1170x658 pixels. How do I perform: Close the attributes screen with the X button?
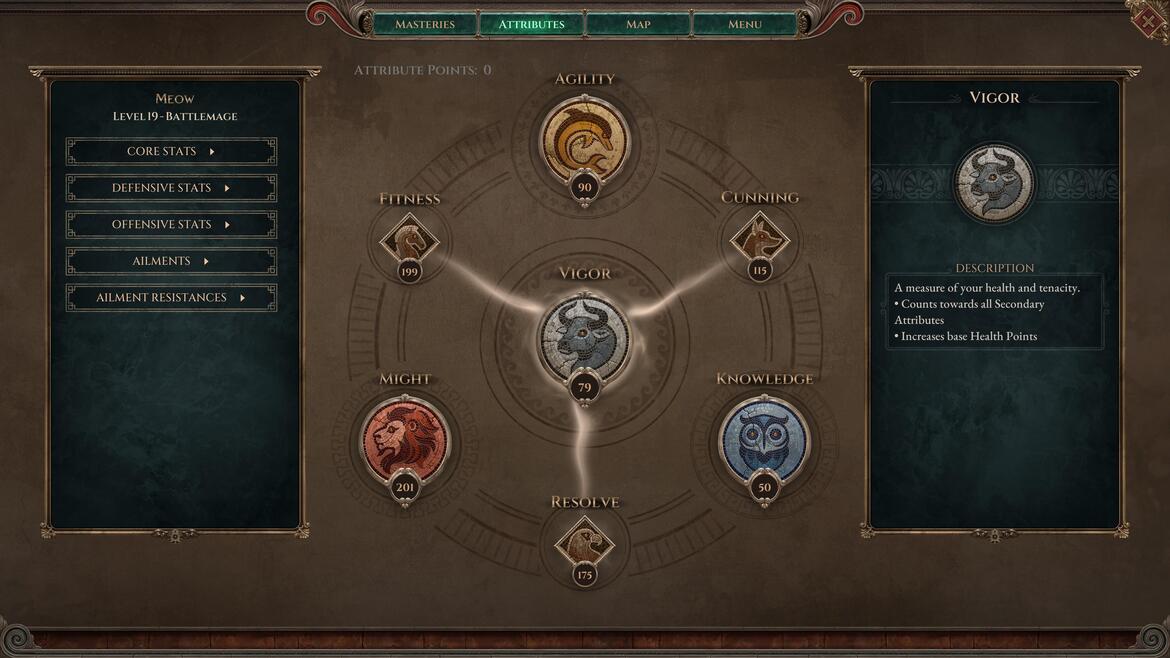pyautogui.click(x=1150, y=20)
